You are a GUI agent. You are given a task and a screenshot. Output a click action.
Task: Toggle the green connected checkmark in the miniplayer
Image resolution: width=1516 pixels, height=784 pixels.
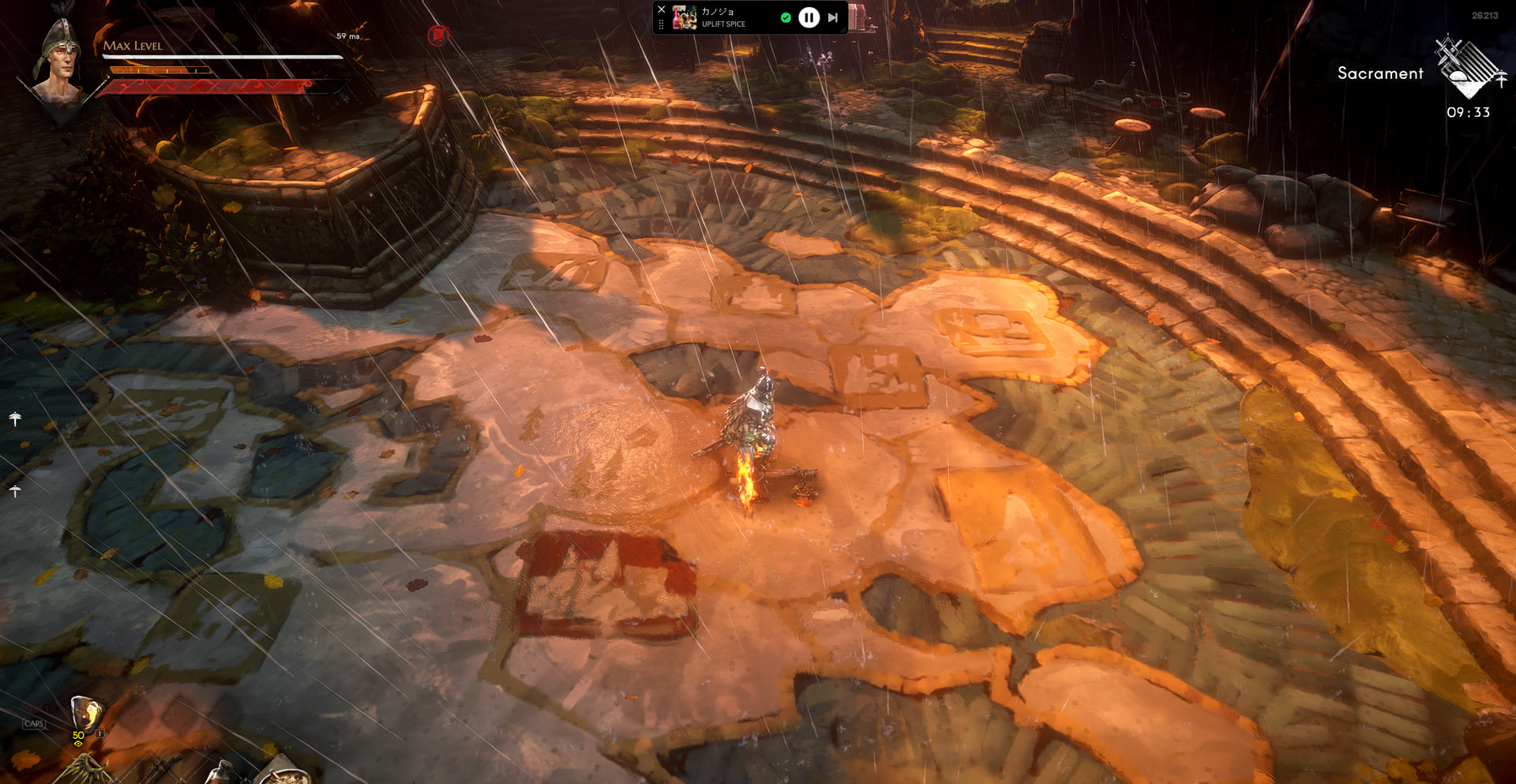coord(786,17)
